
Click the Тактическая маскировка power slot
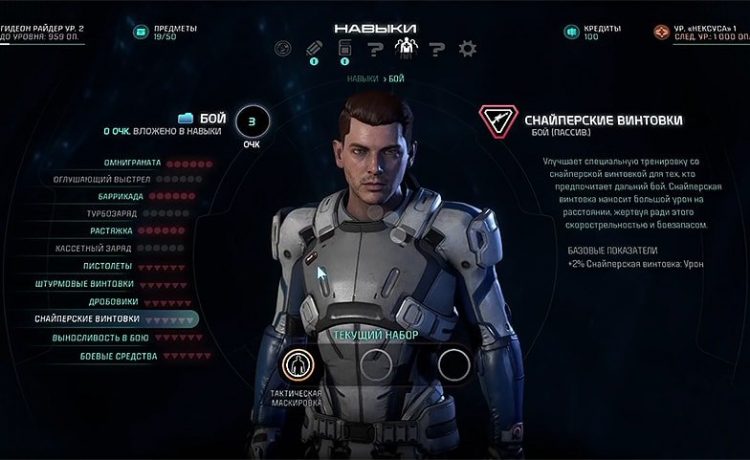click(297, 364)
